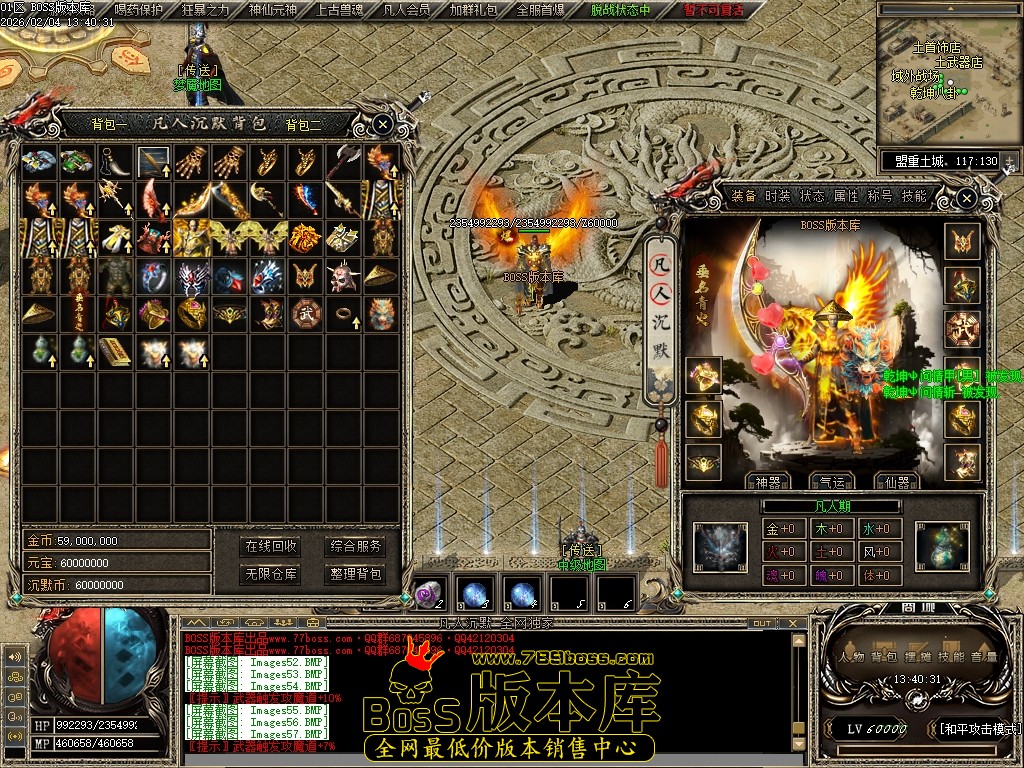Open the 仙器 immortal gear section
The height and width of the screenshot is (768, 1024).
click(x=896, y=482)
